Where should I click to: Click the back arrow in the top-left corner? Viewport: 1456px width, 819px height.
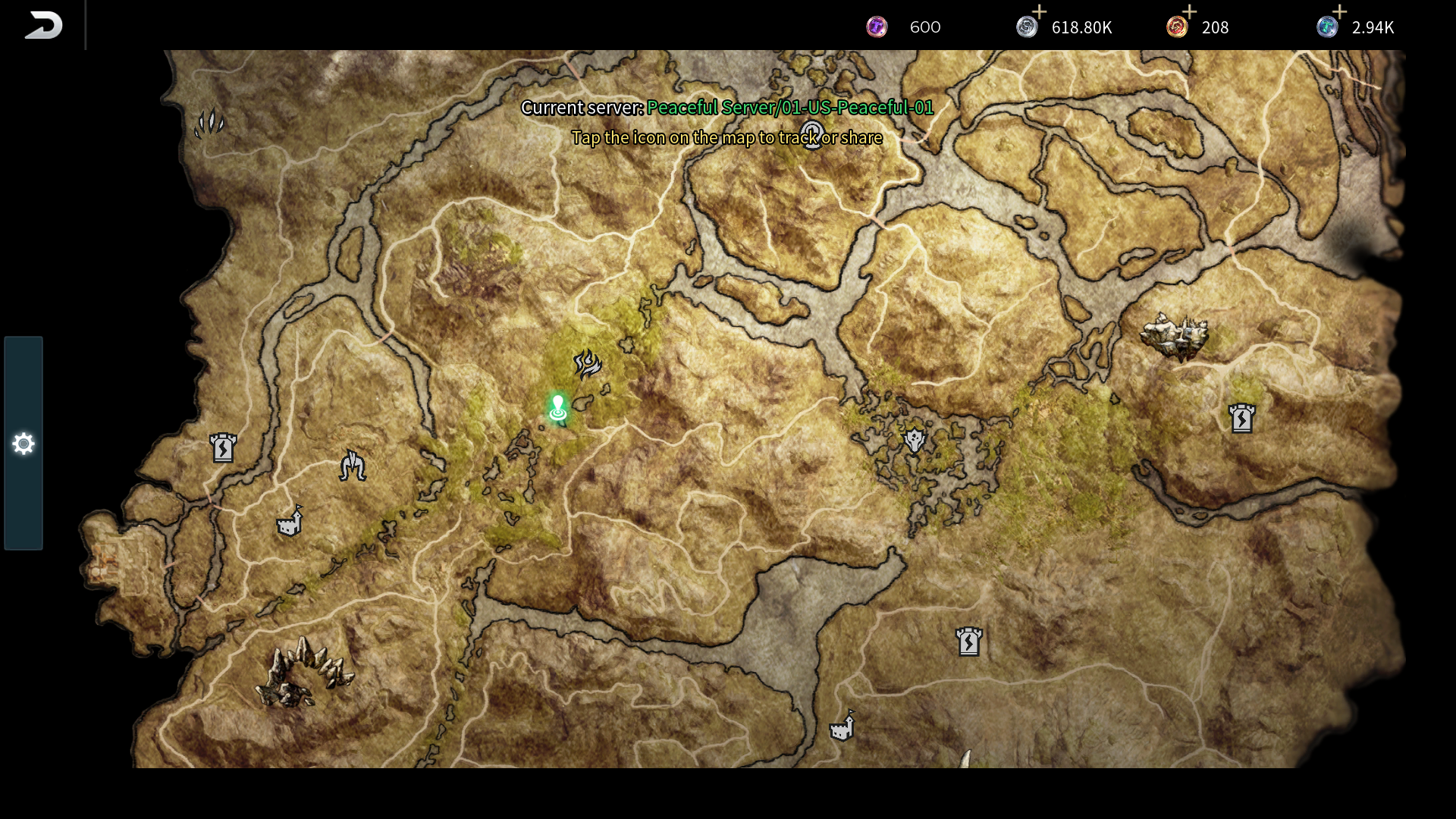coord(43,24)
